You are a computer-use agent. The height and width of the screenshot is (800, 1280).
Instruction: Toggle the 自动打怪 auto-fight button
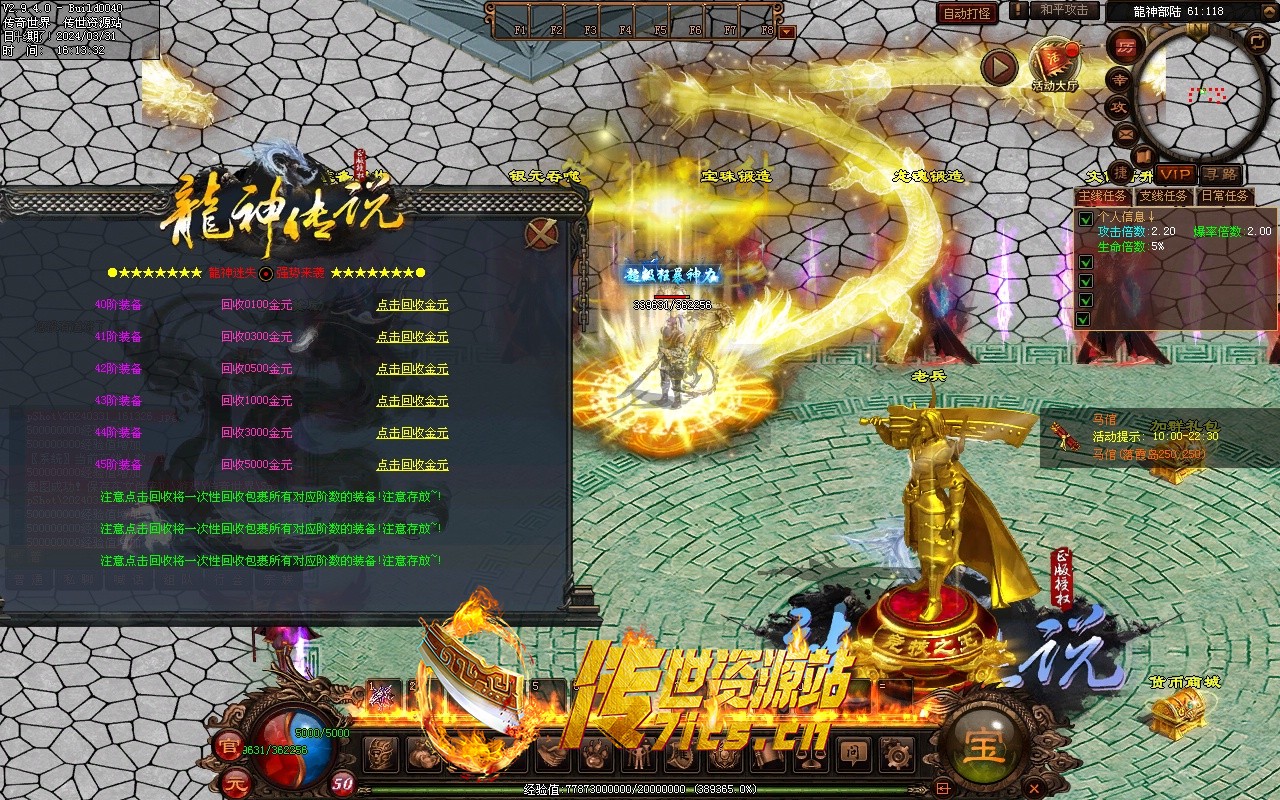967,13
